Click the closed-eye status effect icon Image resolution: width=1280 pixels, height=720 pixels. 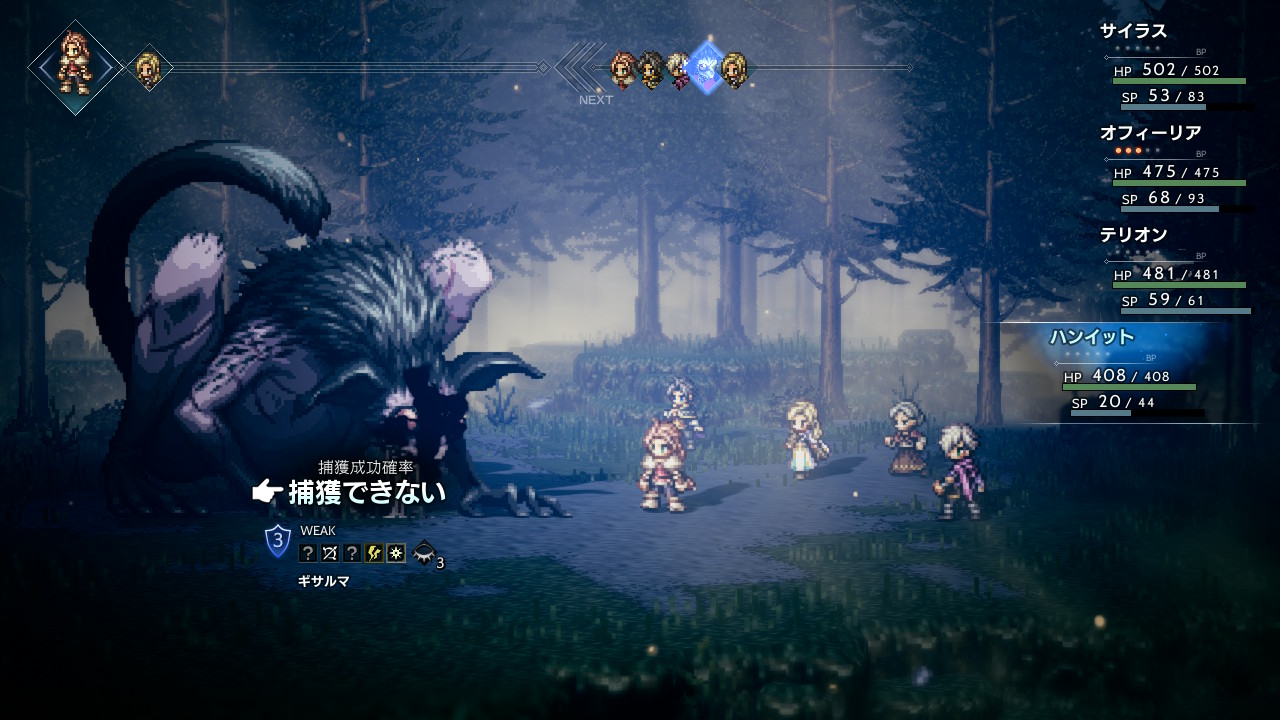(x=425, y=552)
